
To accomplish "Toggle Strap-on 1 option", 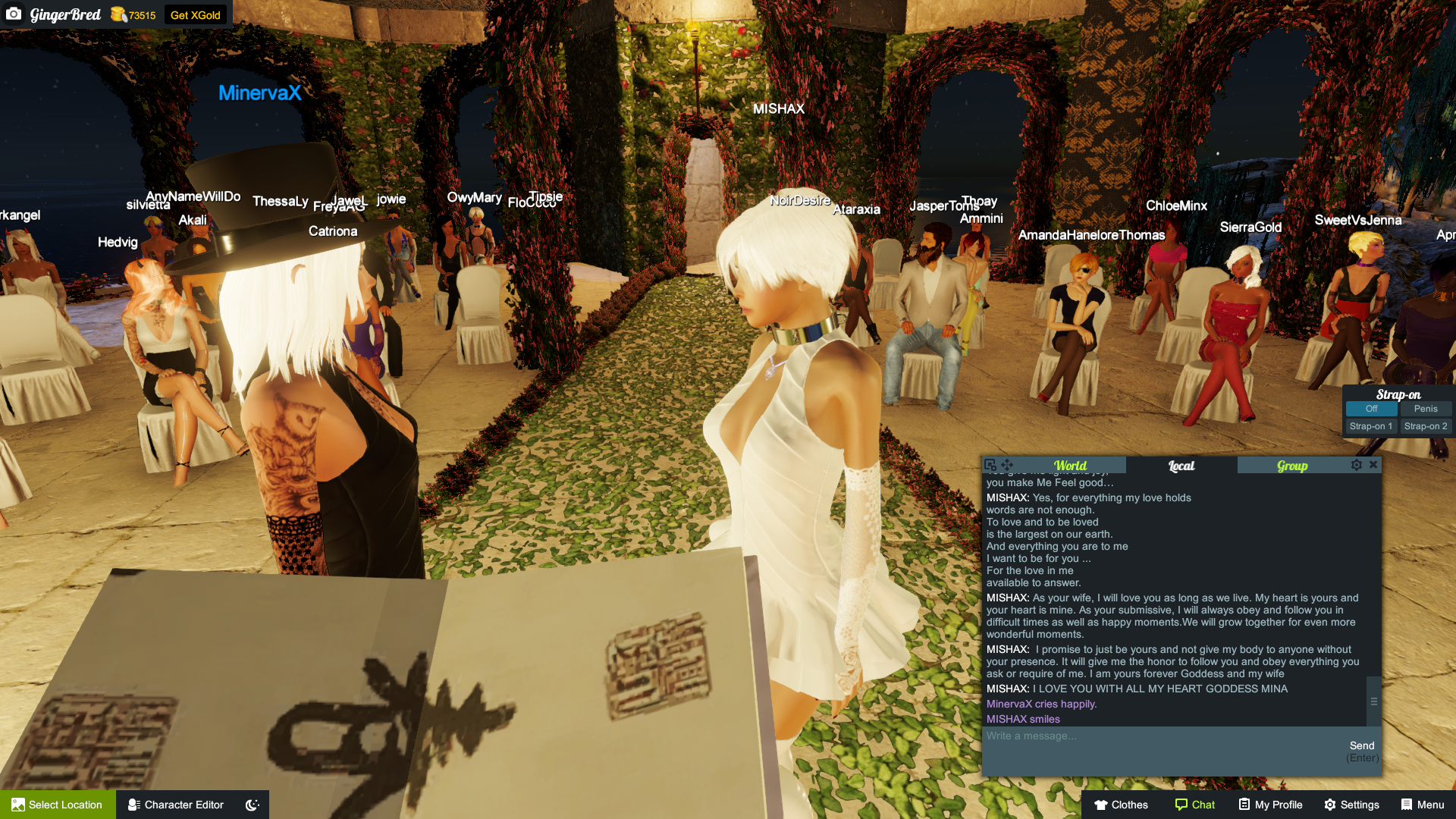I will (x=1370, y=426).
